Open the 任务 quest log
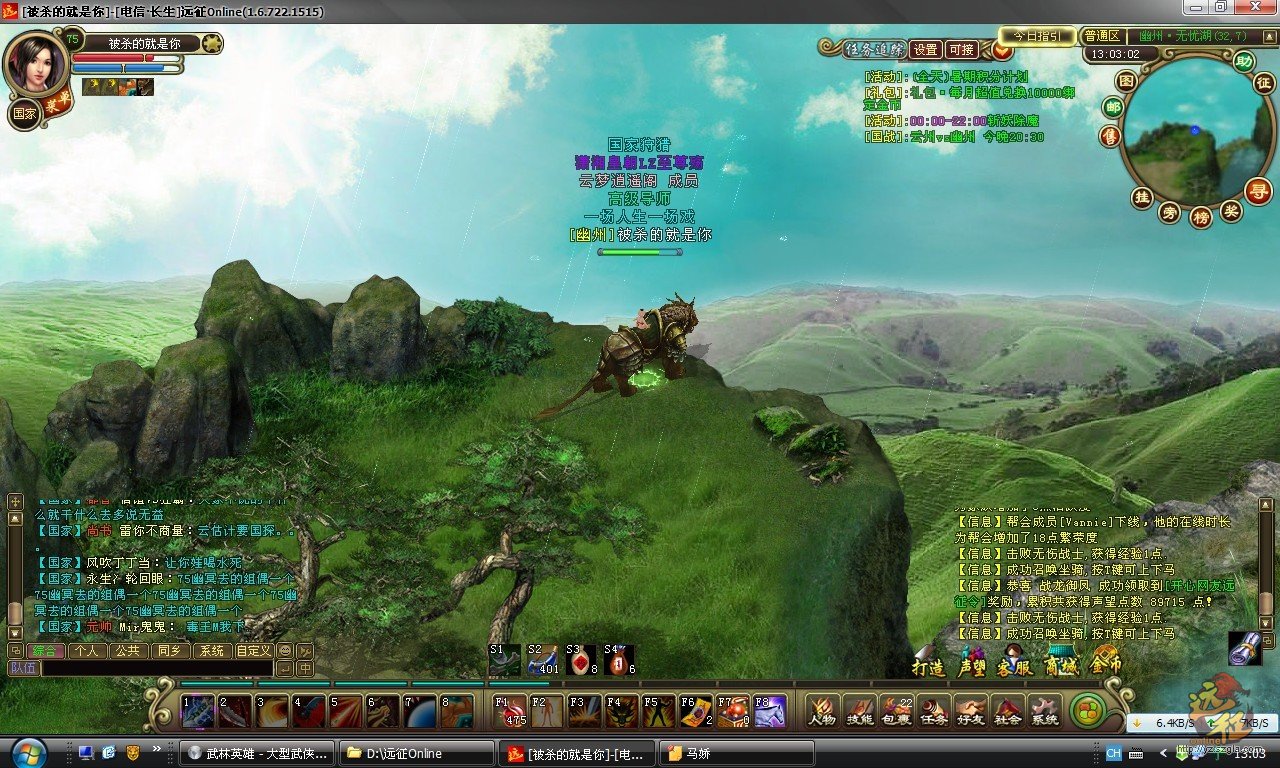The height and width of the screenshot is (768, 1280). click(x=933, y=710)
